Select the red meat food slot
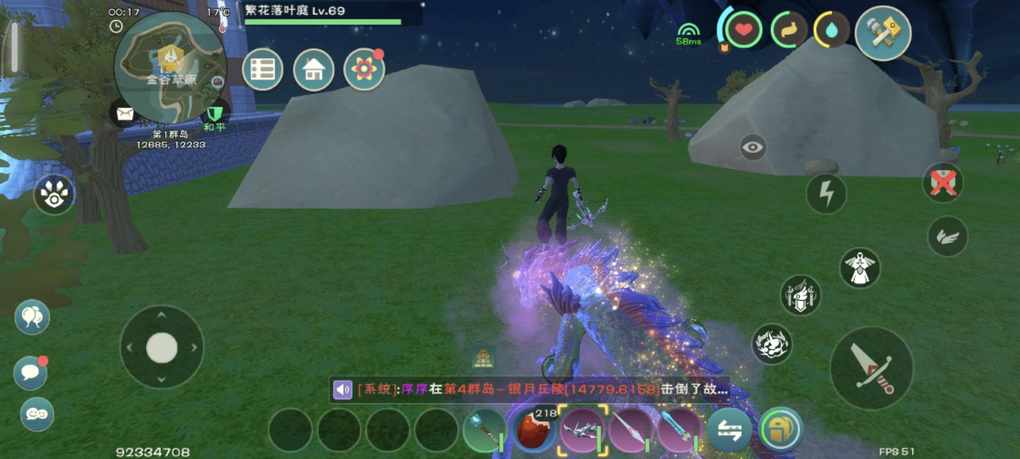The width and height of the screenshot is (1020, 459). (x=534, y=431)
